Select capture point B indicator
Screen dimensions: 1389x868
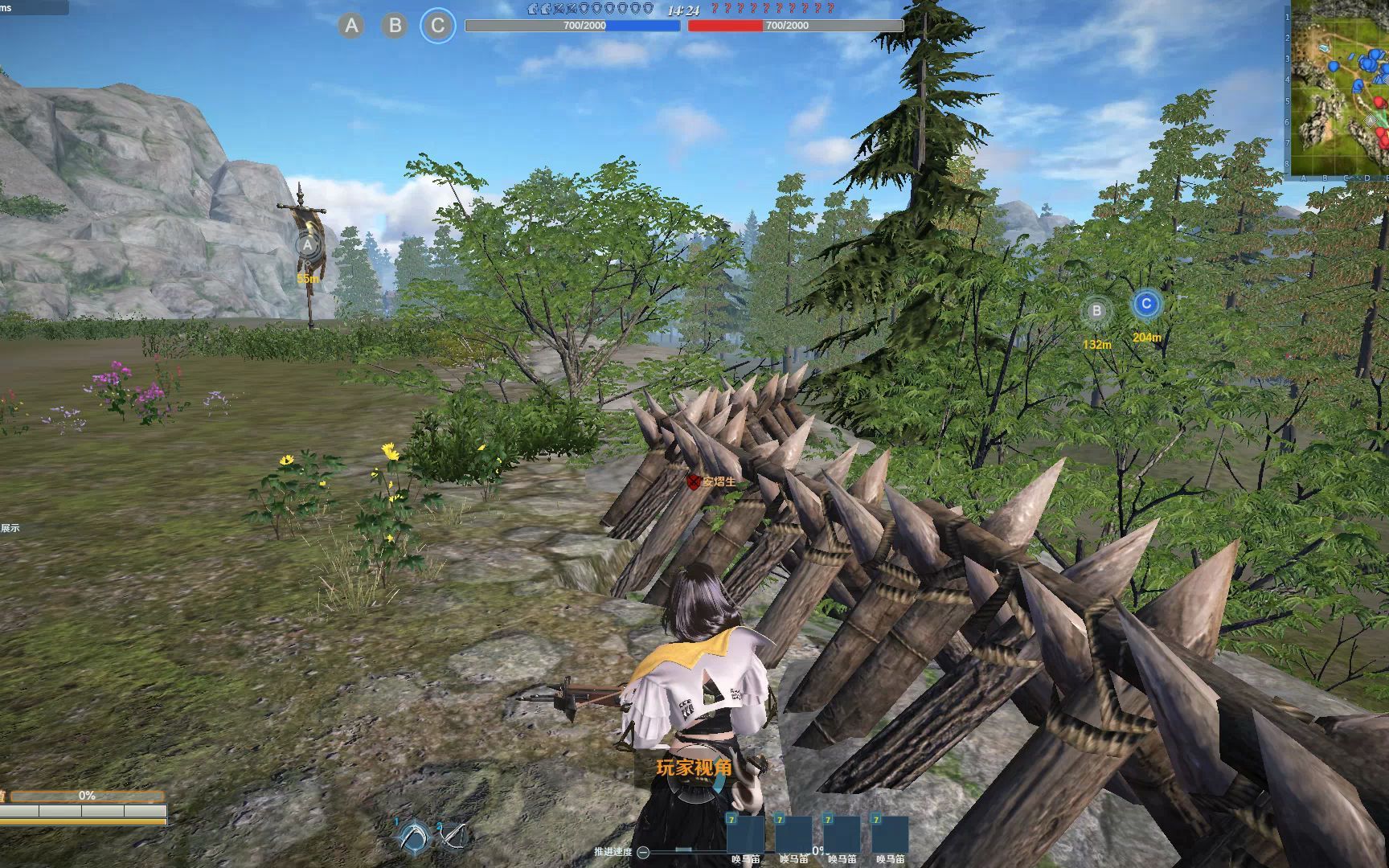click(395, 26)
